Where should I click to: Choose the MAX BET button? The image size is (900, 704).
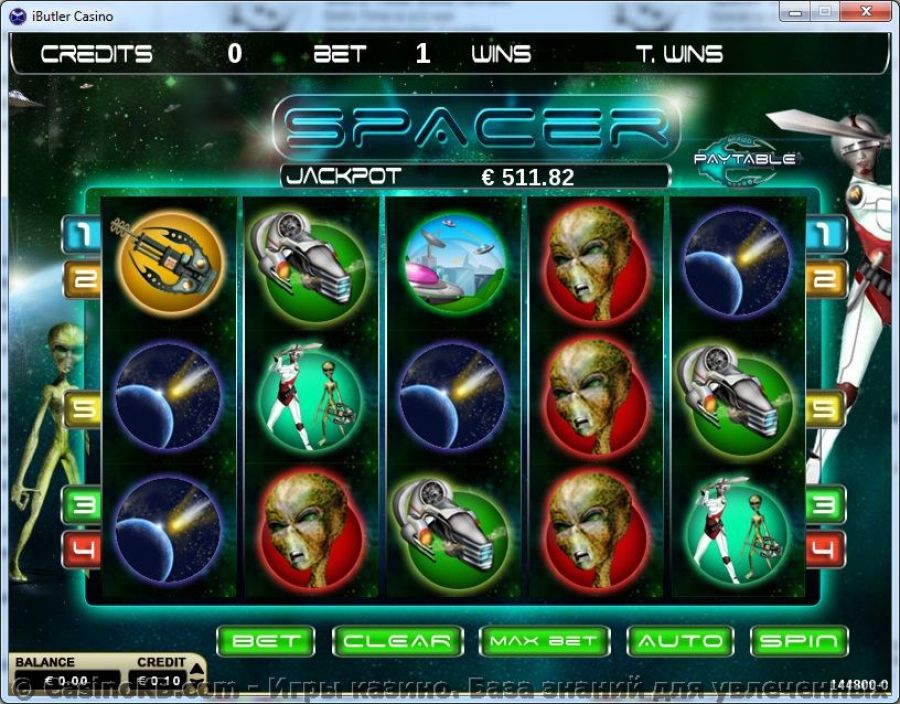click(544, 641)
